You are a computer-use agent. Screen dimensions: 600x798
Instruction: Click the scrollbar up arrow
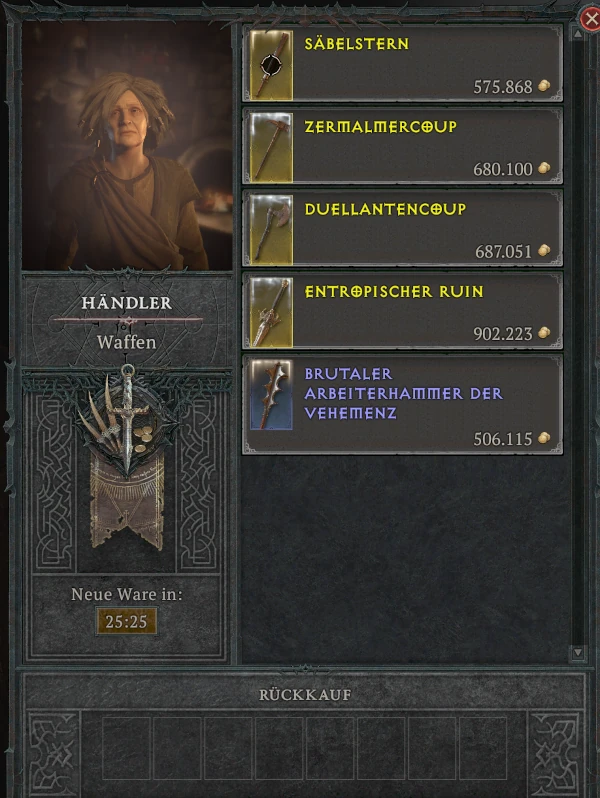click(577, 33)
